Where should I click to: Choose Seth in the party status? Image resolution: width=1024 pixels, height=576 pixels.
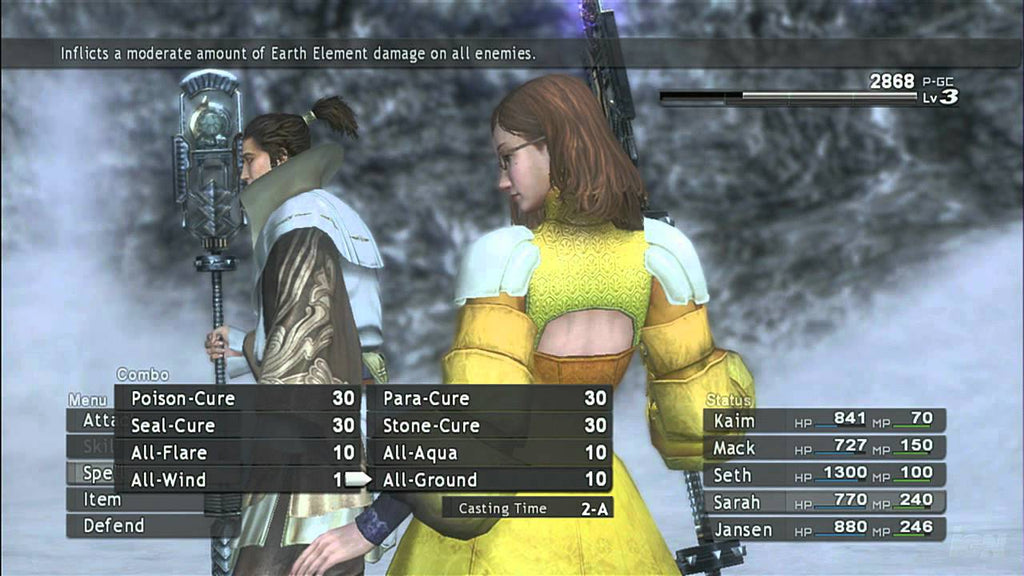(x=824, y=474)
